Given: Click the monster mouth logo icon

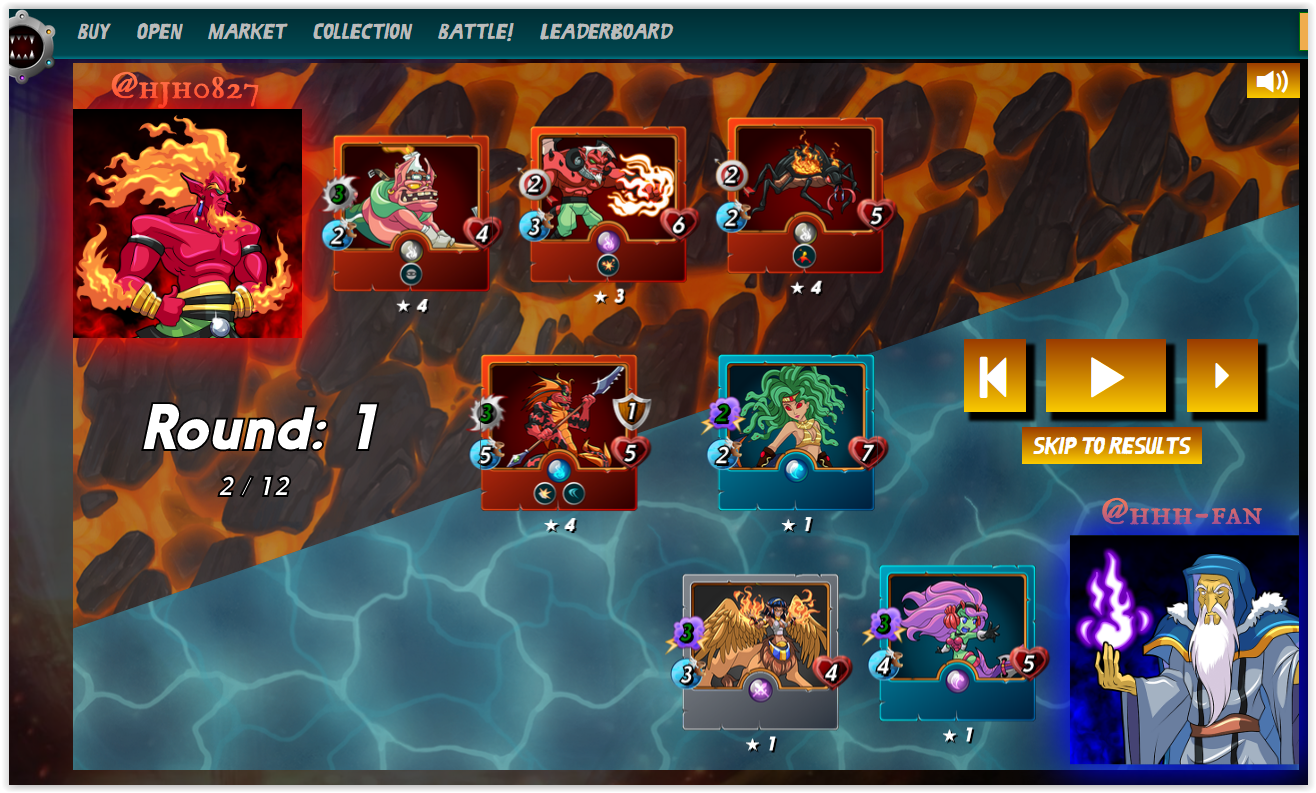Looking at the screenshot, I should pyautogui.click(x=27, y=44).
